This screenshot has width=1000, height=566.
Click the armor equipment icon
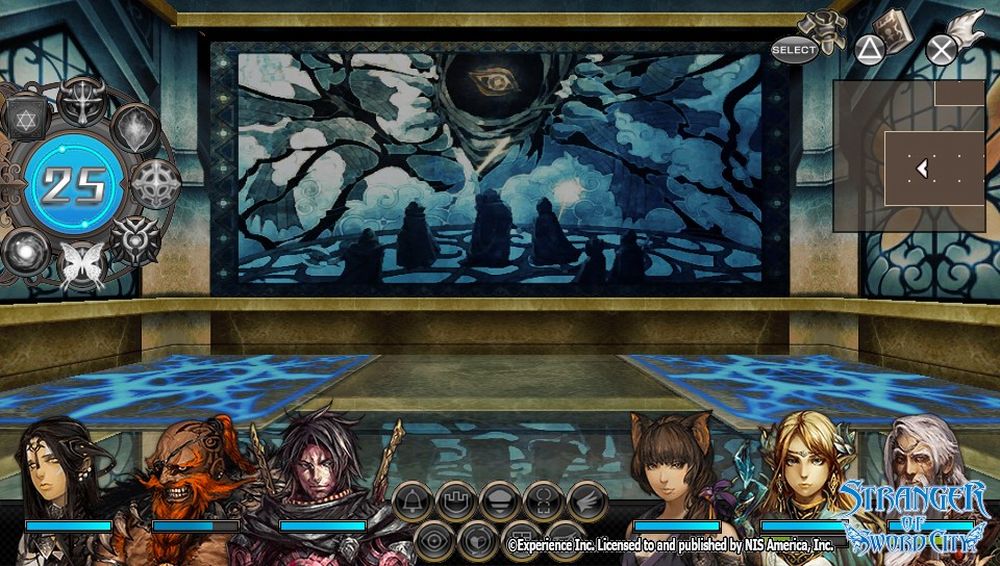827,29
